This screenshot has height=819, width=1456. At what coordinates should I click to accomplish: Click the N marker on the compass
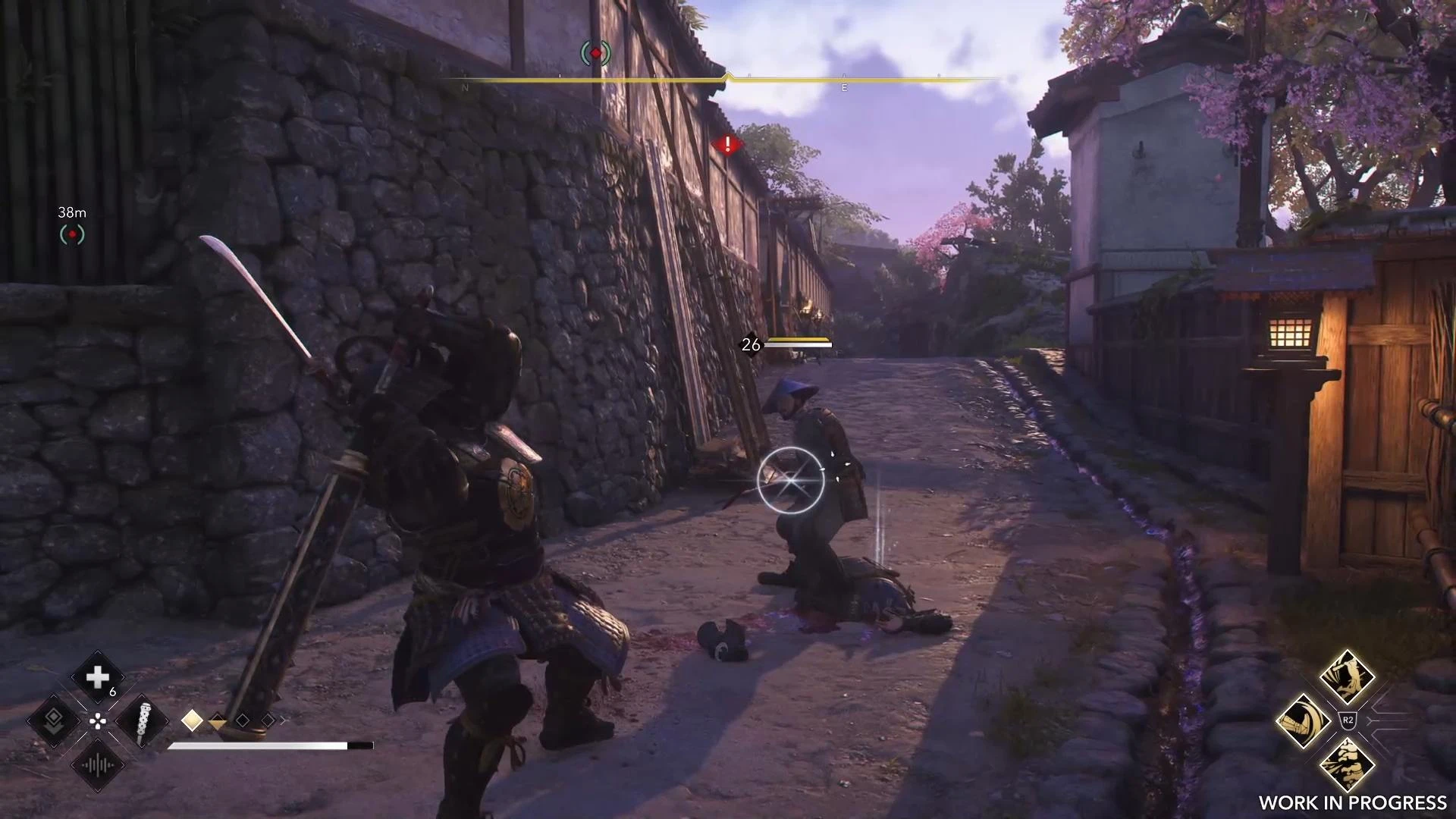[465, 87]
